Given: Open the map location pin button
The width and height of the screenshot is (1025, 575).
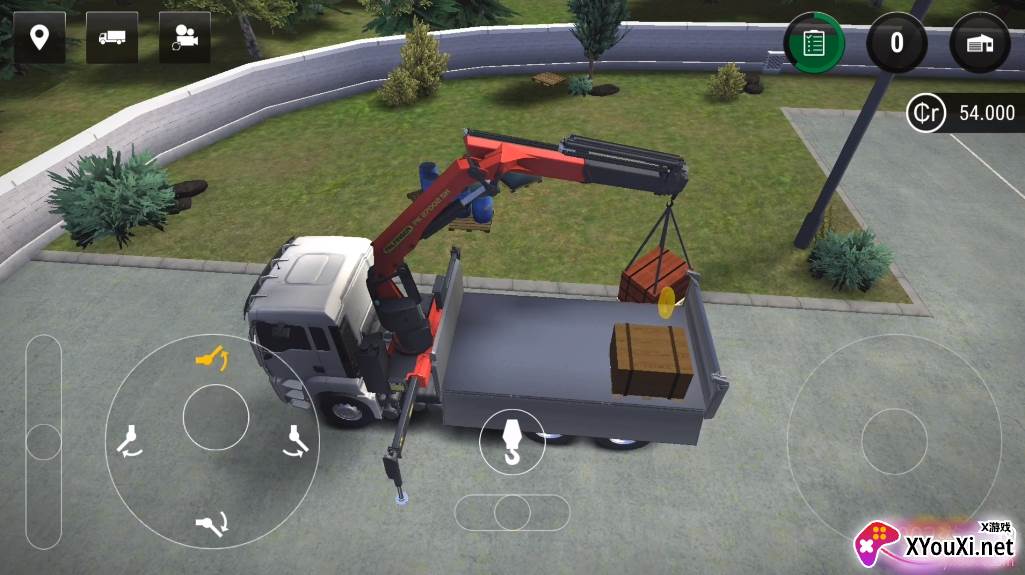Looking at the screenshot, I should tap(40, 38).
